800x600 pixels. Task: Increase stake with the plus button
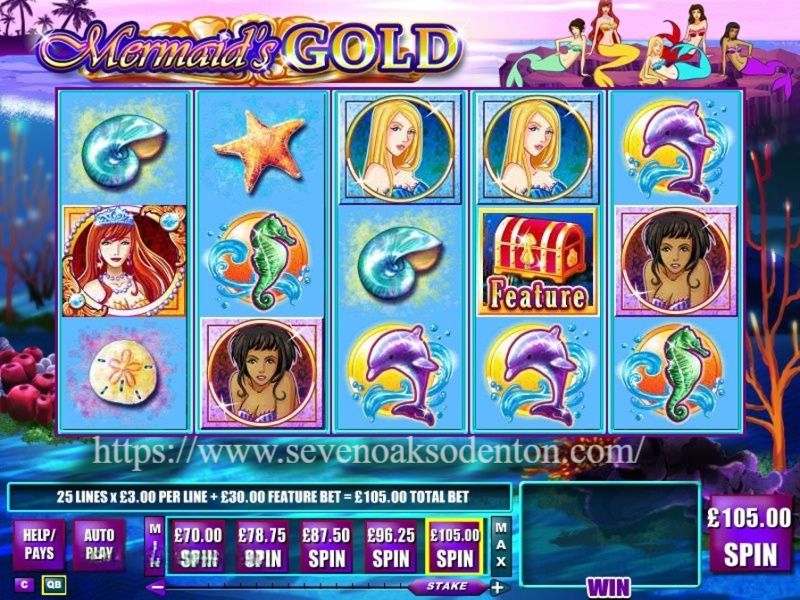point(497,587)
